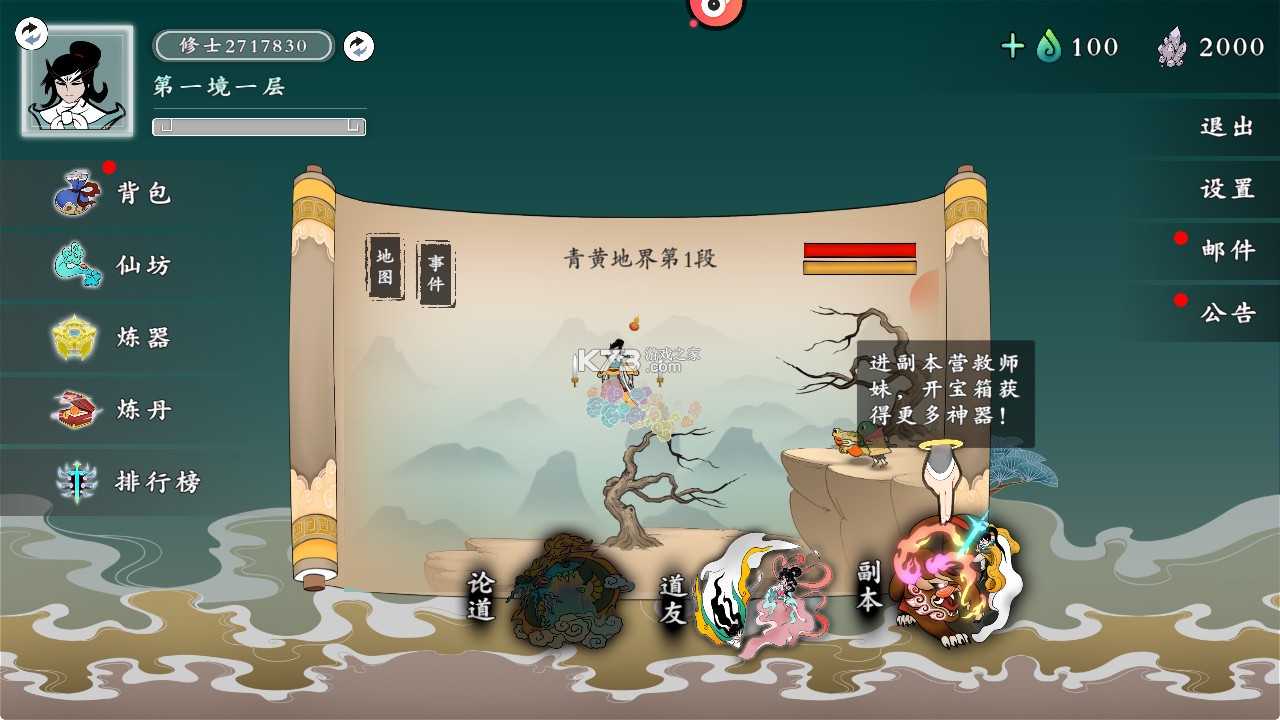1280x720 pixels.
Task: Read the 公告 announcements
Action: (x=1228, y=313)
